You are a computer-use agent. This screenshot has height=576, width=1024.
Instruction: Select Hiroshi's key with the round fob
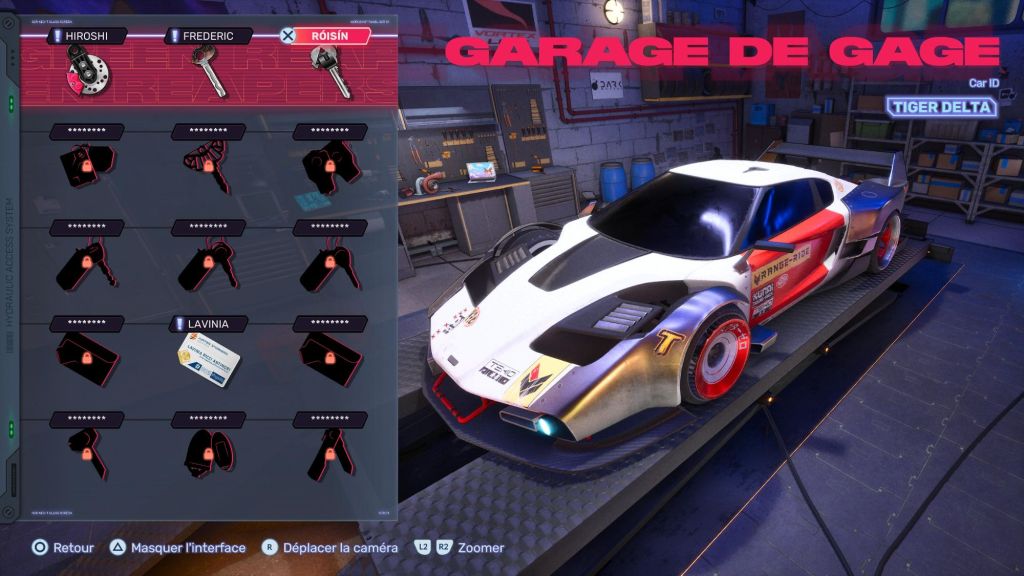click(87, 70)
